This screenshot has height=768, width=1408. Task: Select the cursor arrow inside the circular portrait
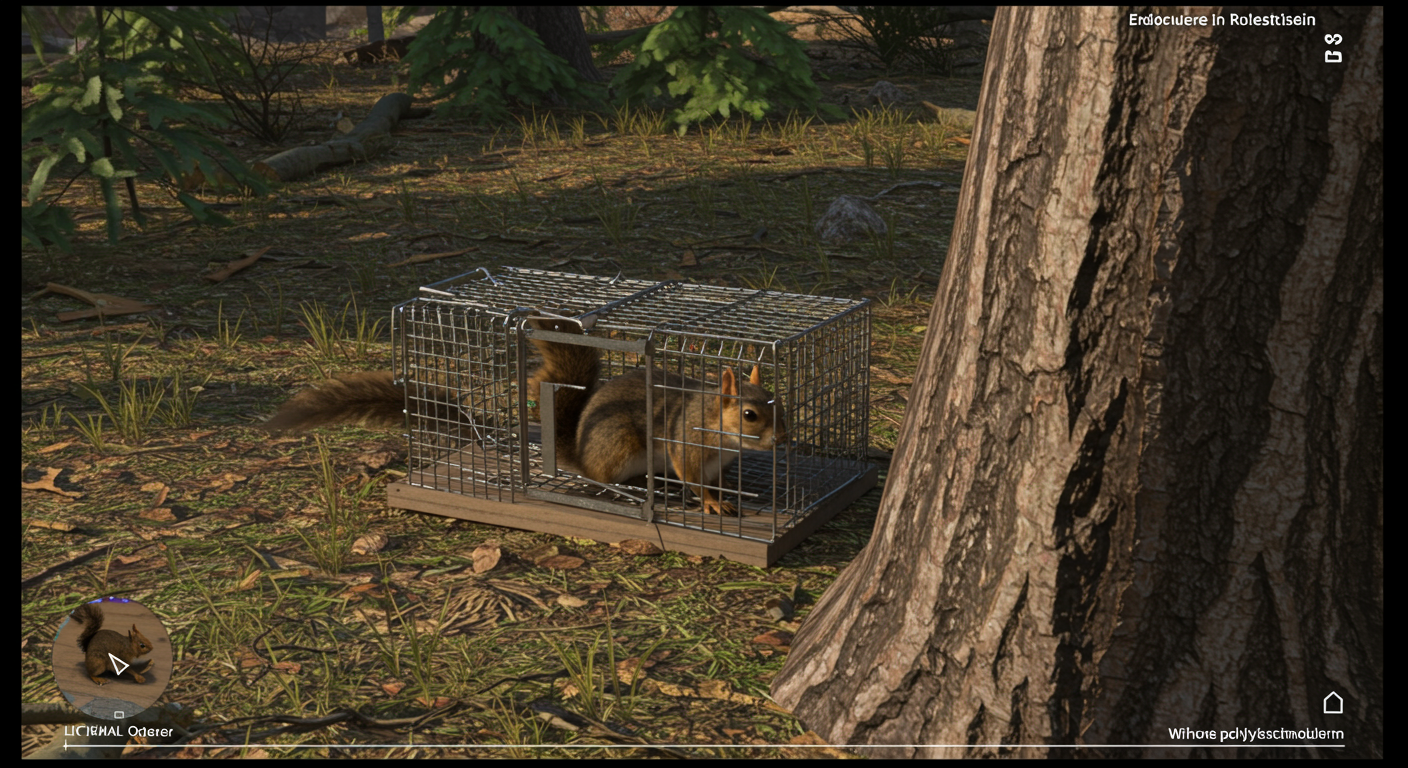point(118,663)
